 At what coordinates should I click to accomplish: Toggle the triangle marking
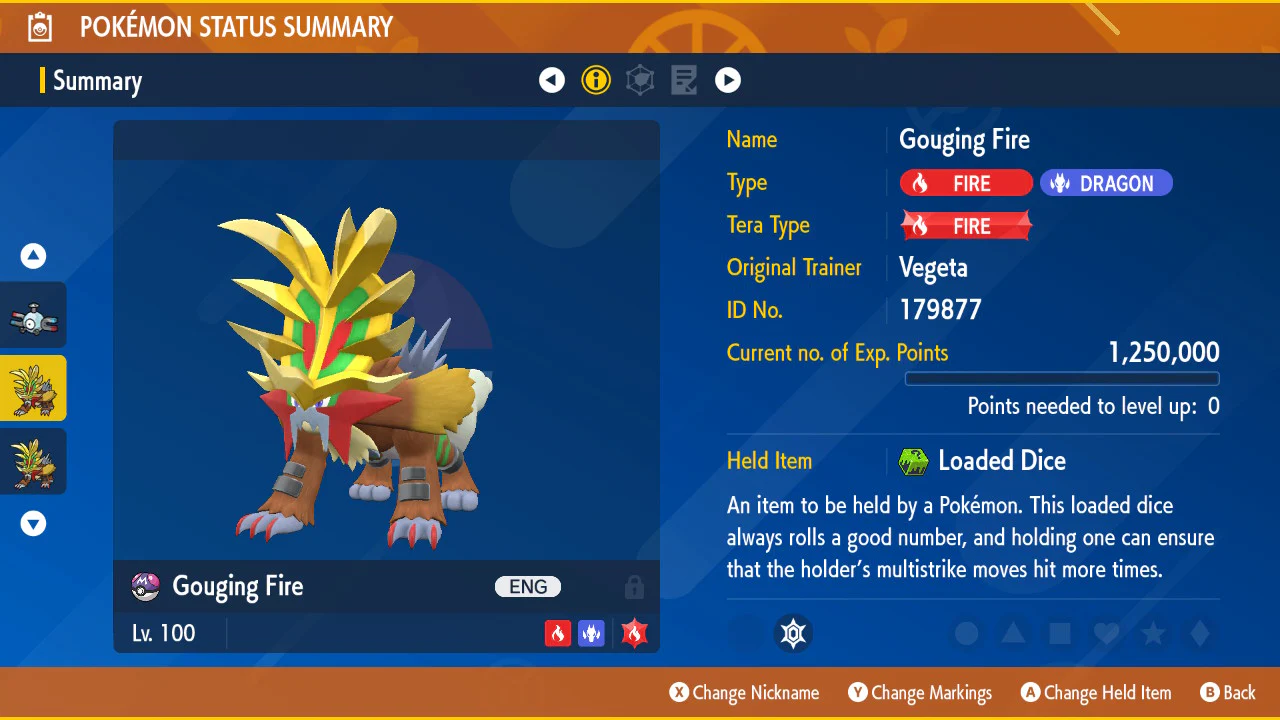pyautogui.click(x=1013, y=633)
